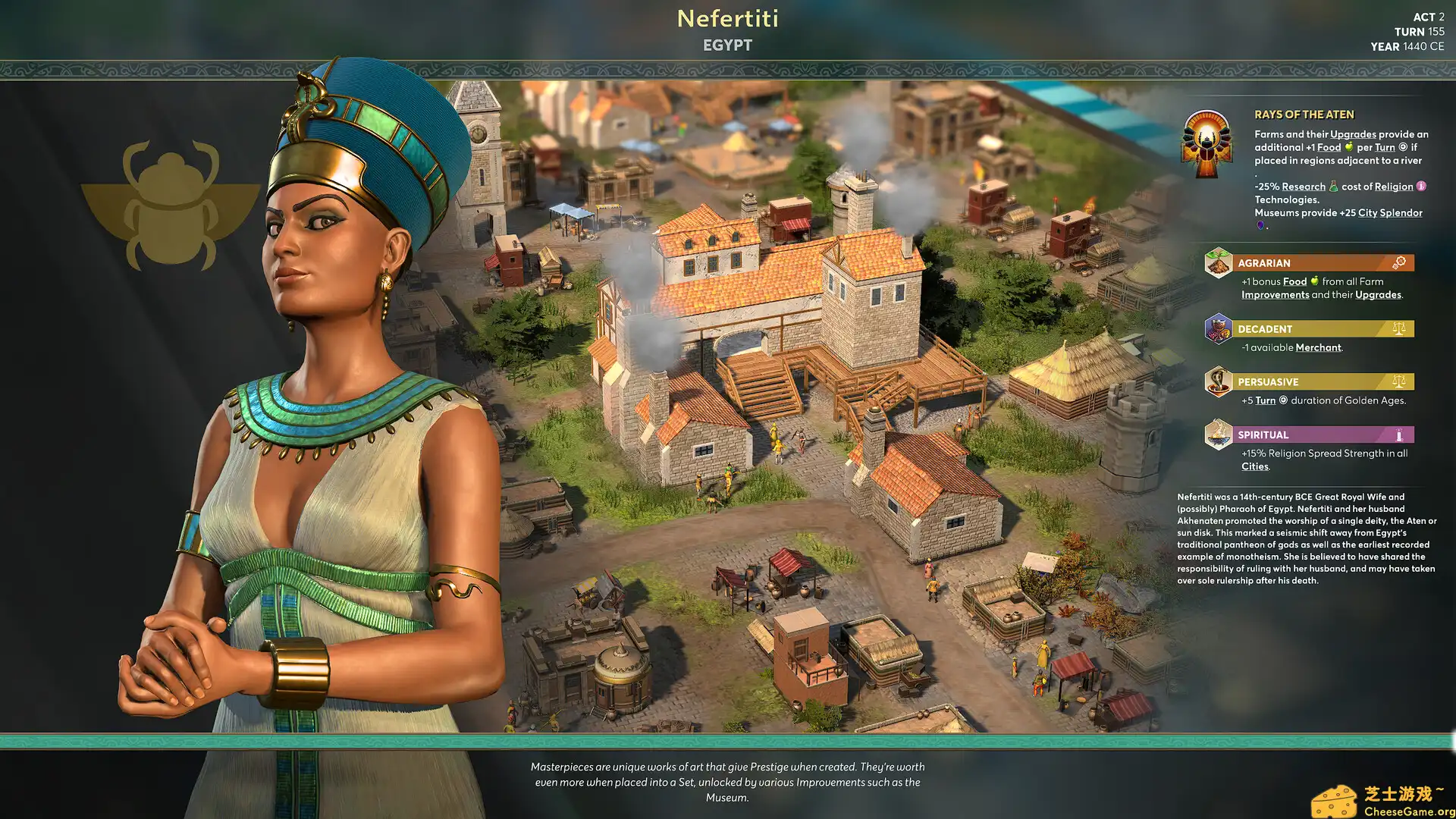
Task: Click the Cities link under Spiritual
Action: (x=1255, y=466)
